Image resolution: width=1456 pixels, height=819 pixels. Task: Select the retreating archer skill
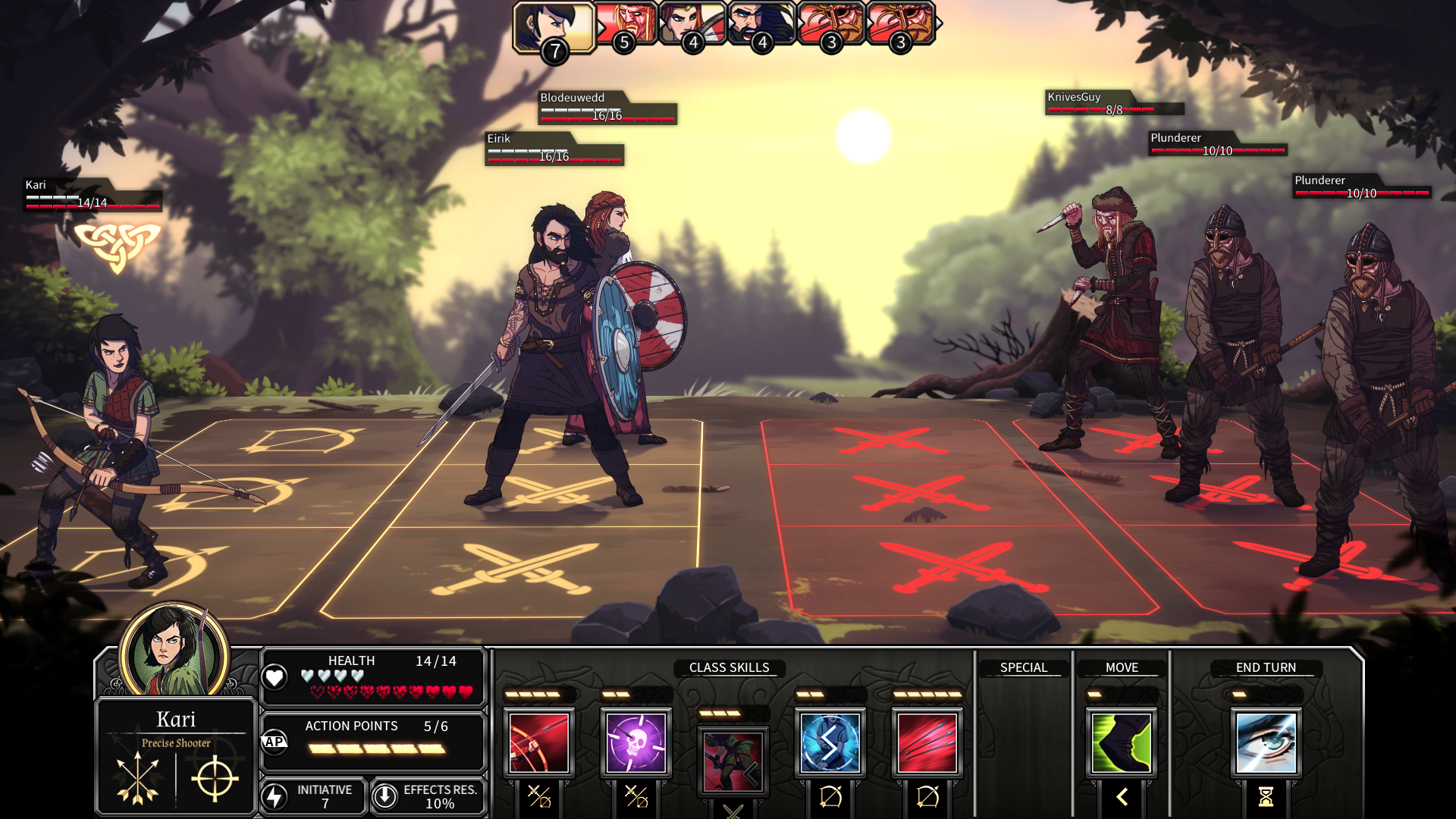click(733, 761)
